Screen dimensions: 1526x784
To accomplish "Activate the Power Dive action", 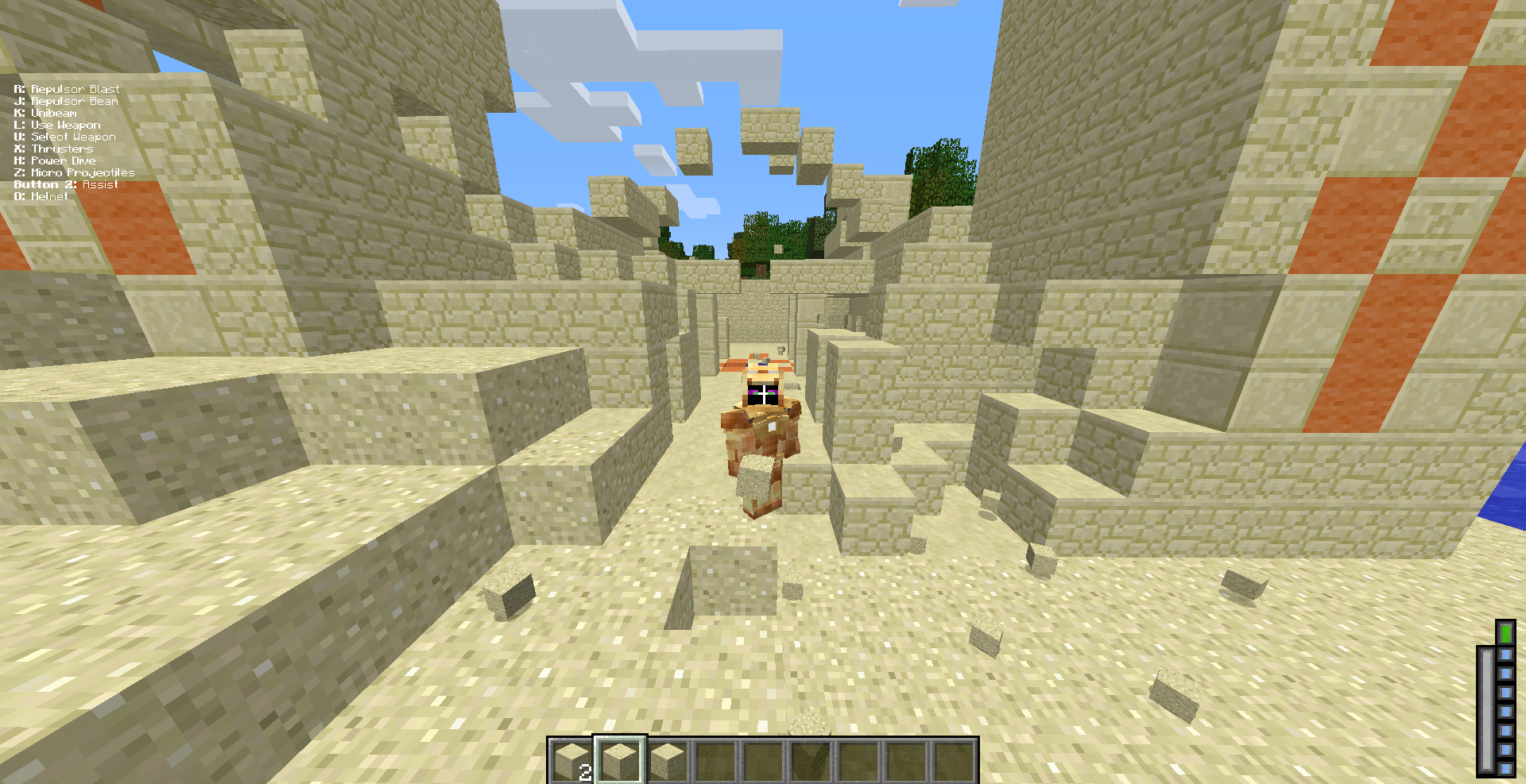I will [x=55, y=160].
